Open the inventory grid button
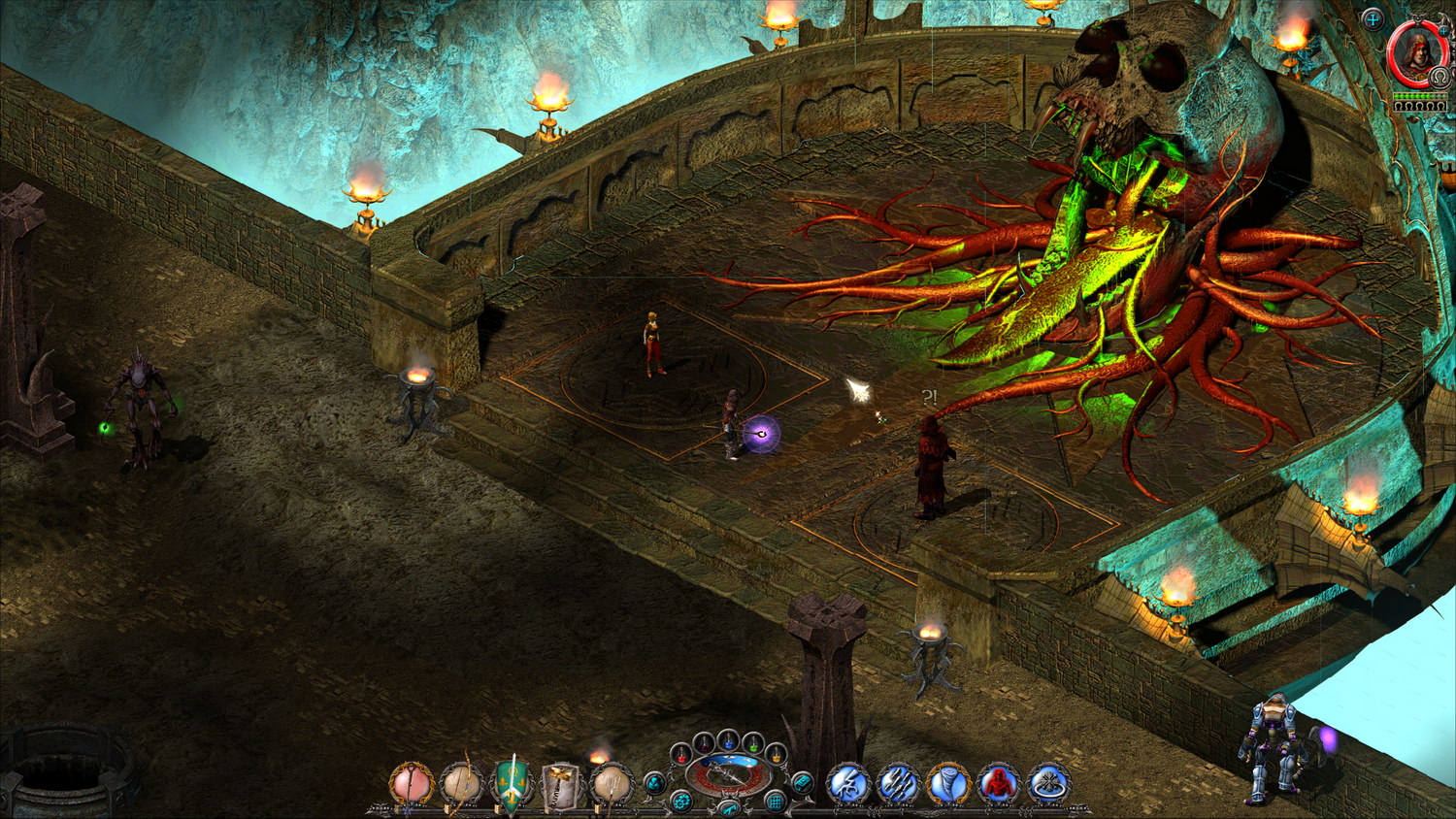1456x819 pixels. coord(775,802)
